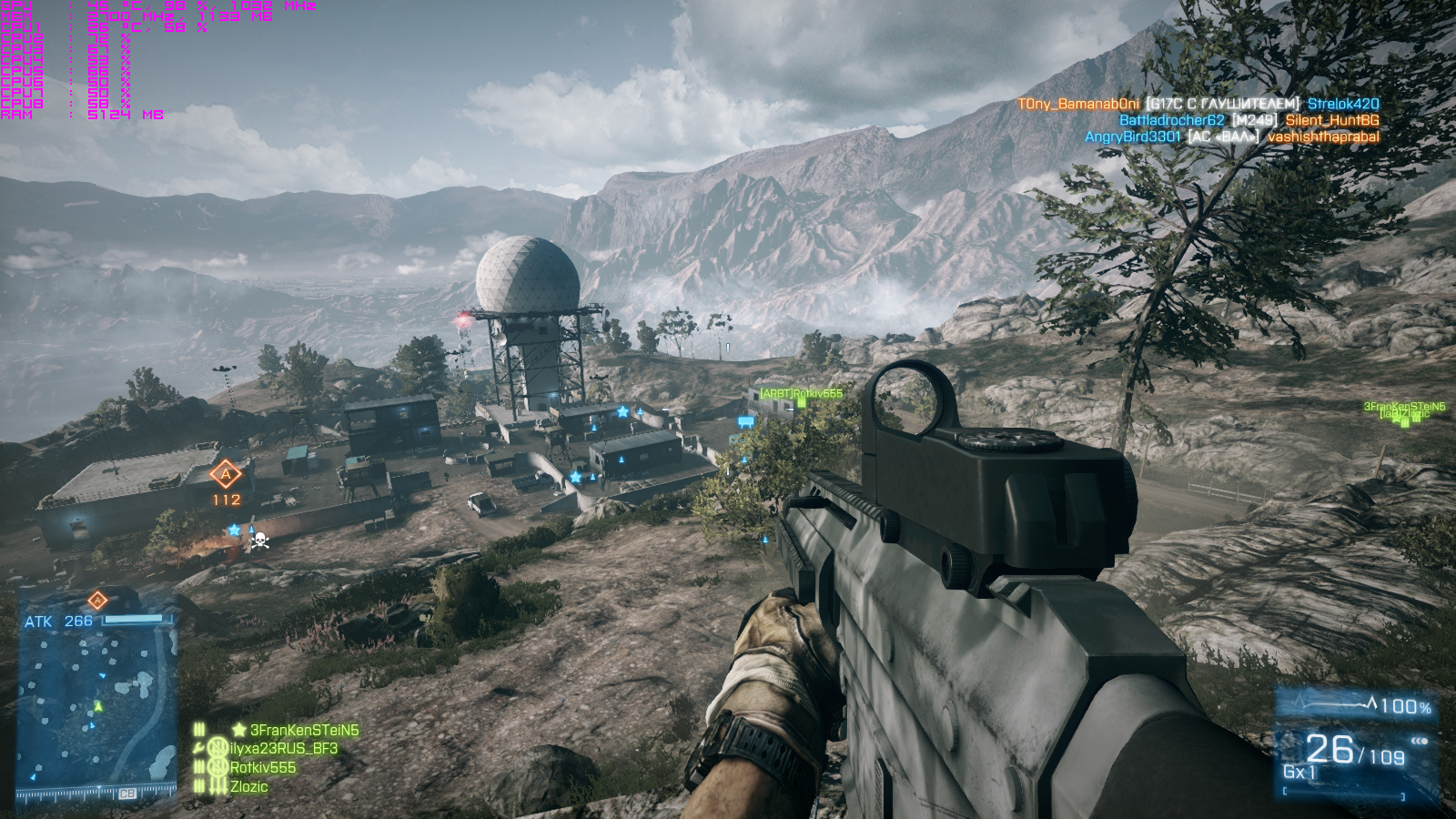
Task: Select the objective A diamond marker labeled 112
Action: (x=226, y=474)
